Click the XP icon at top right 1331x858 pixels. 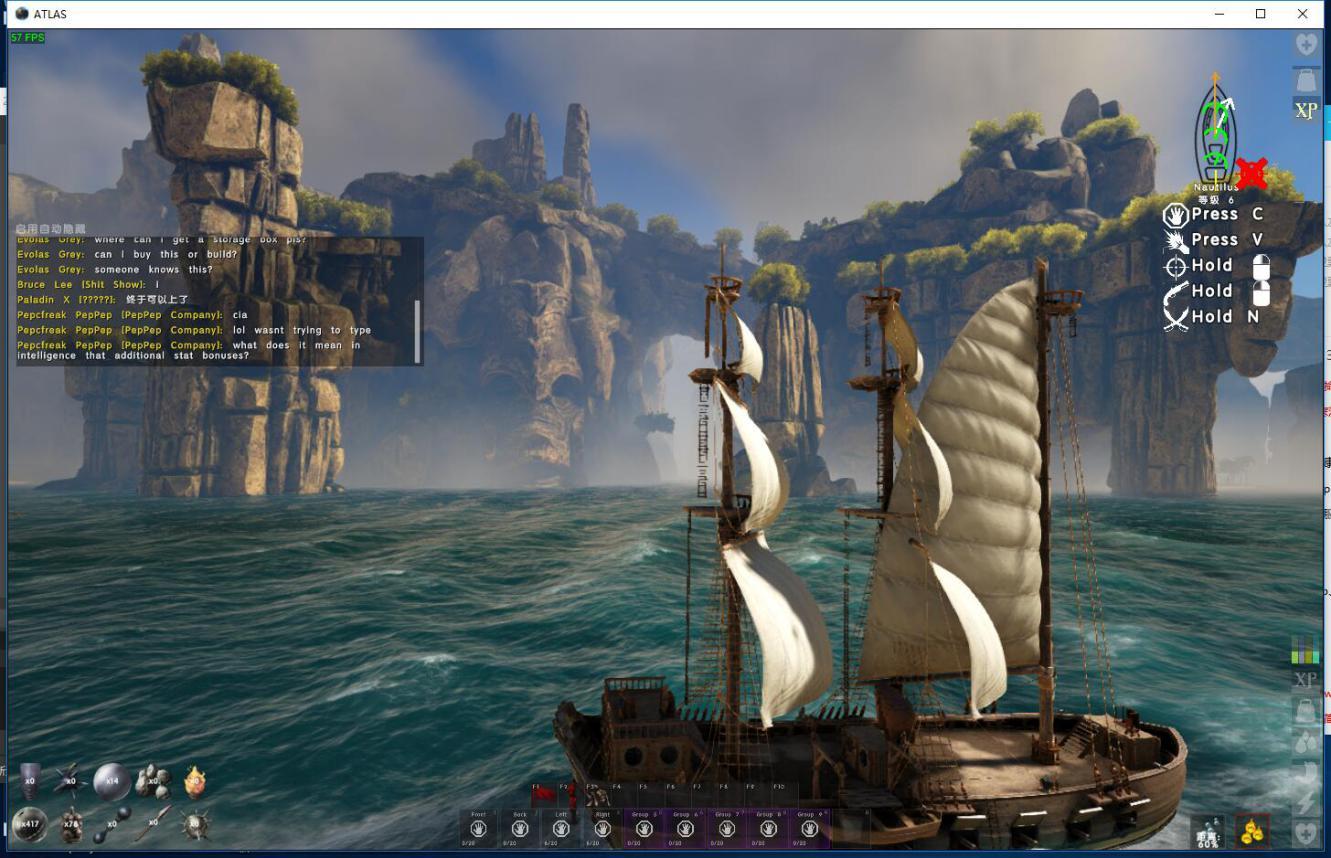pyautogui.click(x=1306, y=111)
